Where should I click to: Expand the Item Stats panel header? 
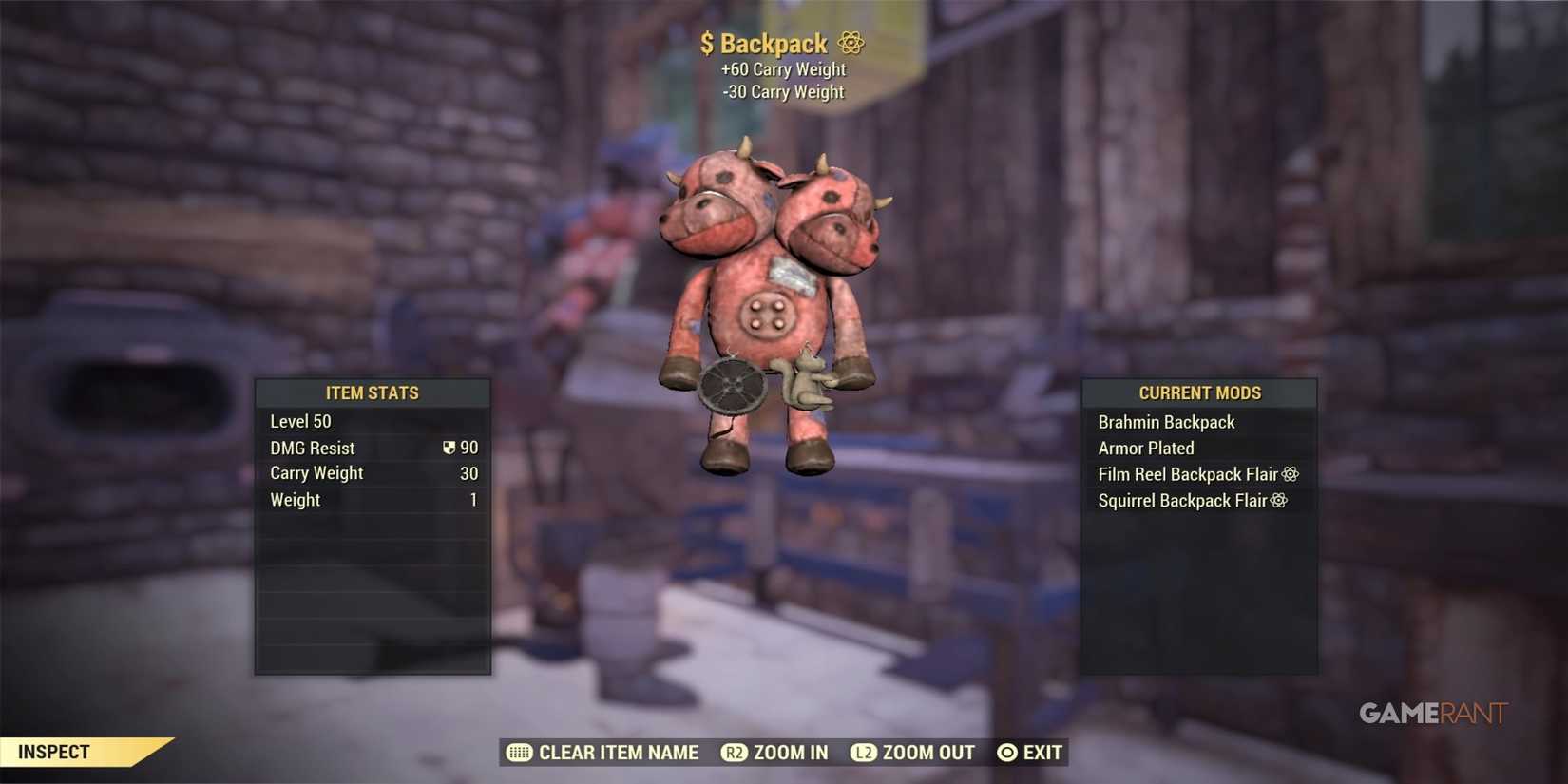373,392
